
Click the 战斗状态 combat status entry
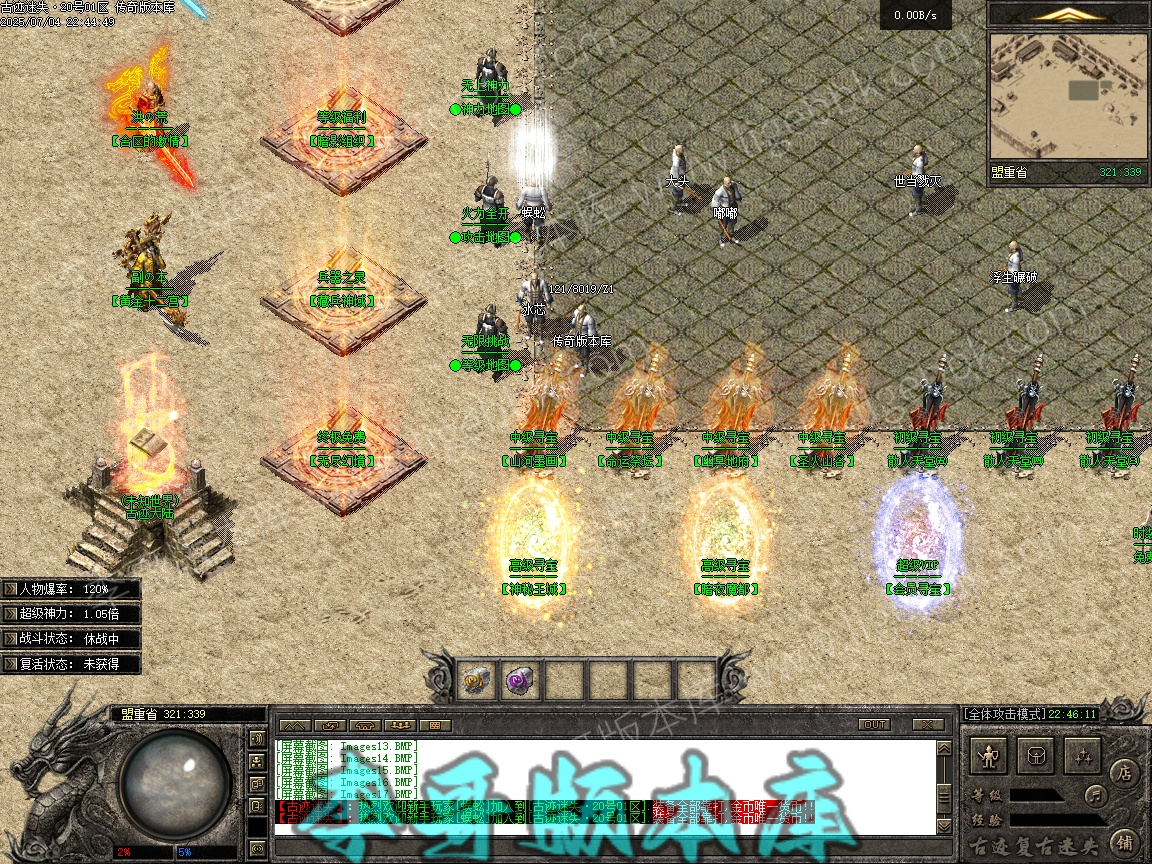pyautogui.click(x=70, y=638)
